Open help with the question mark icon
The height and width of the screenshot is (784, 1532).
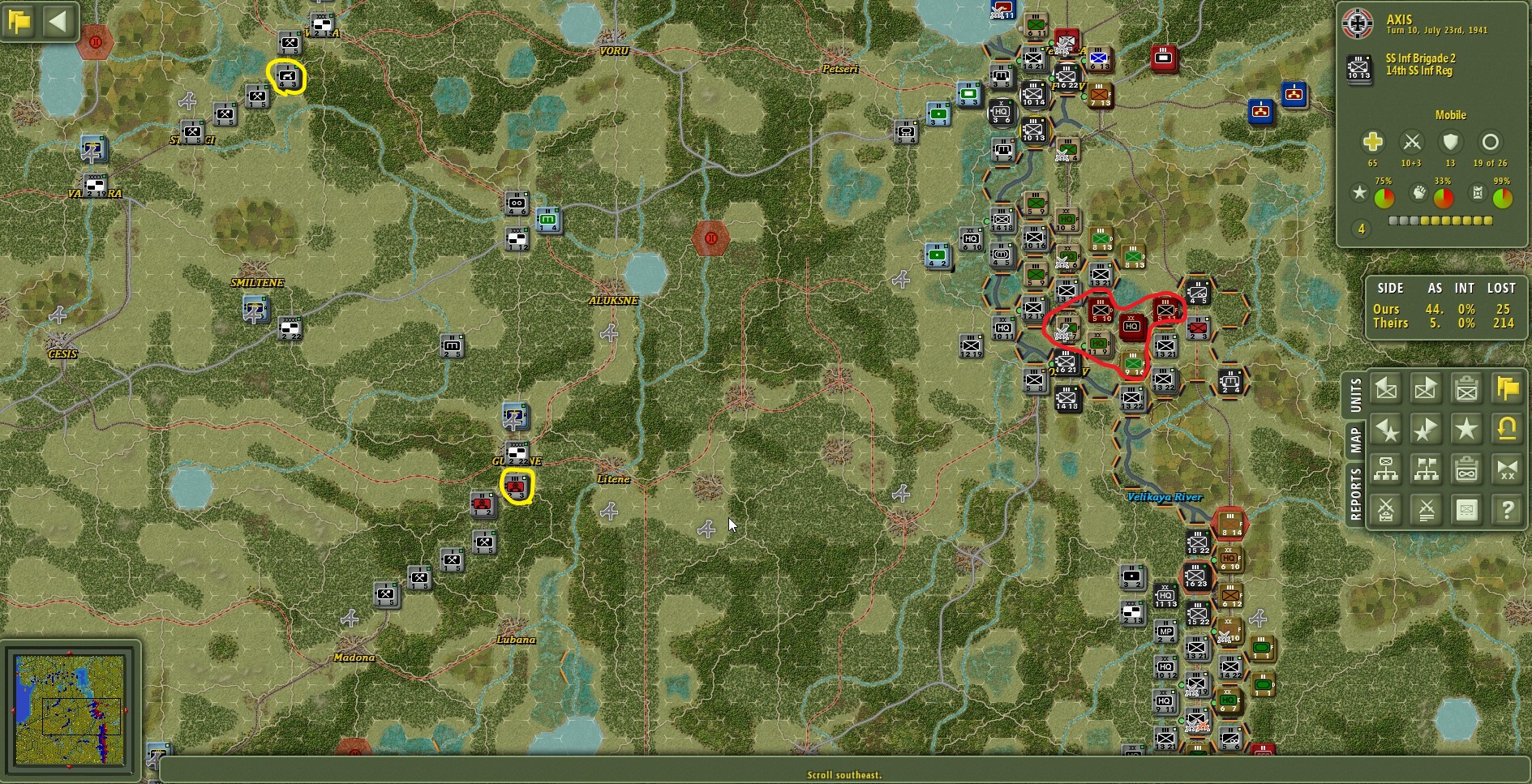[1508, 509]
